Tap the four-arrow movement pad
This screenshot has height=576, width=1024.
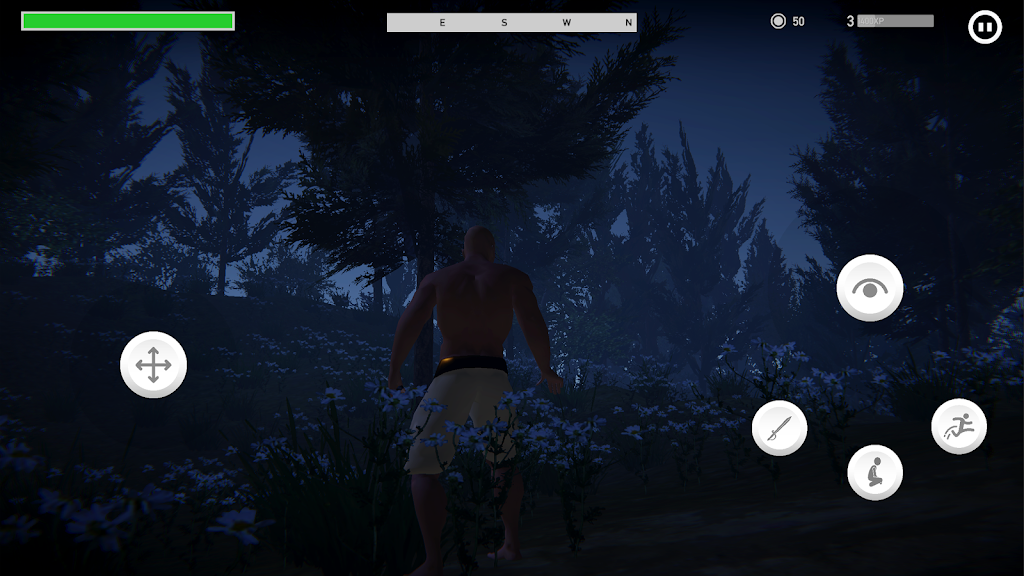click(x=153, y=365)
